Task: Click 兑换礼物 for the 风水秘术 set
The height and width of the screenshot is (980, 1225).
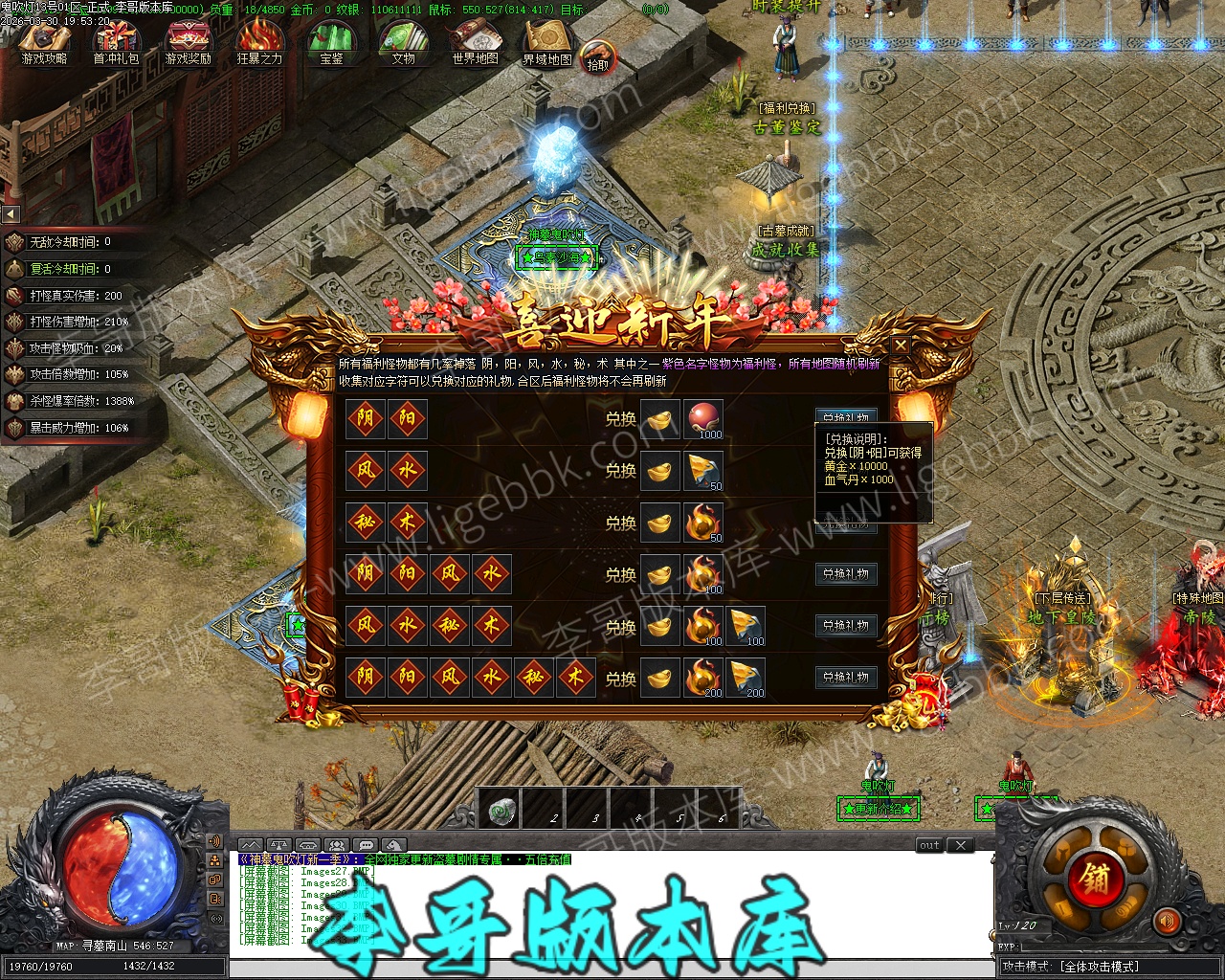Action: [x=846, y=626]
